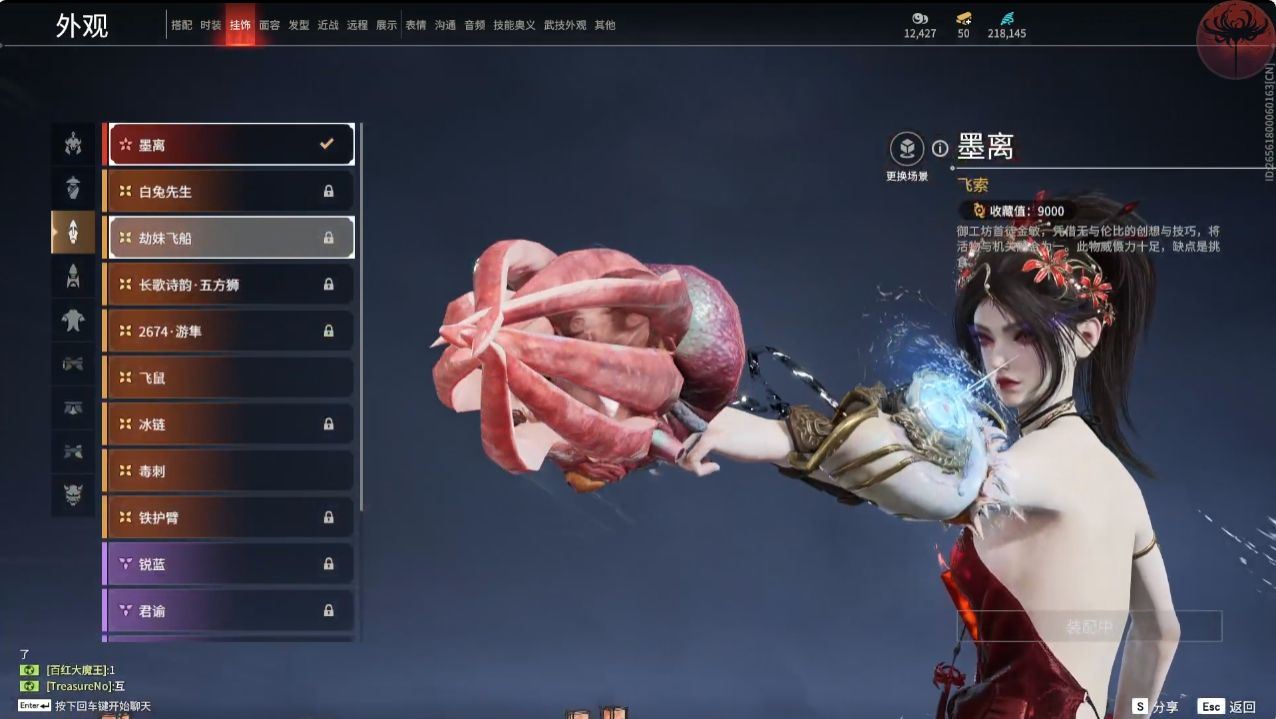The height and width of the screenshot is (719, 1276).
Task: Click the 分享 share button
Action: tap(1155, 706)
